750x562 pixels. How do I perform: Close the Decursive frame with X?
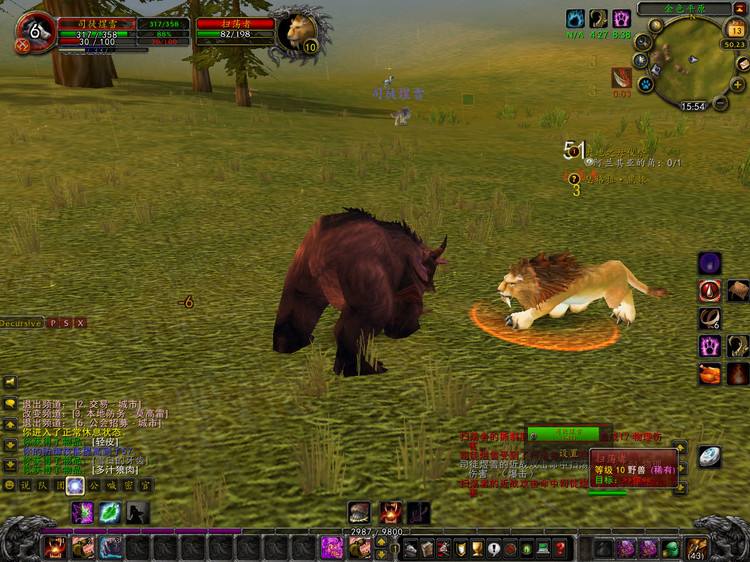pos(80,323)
